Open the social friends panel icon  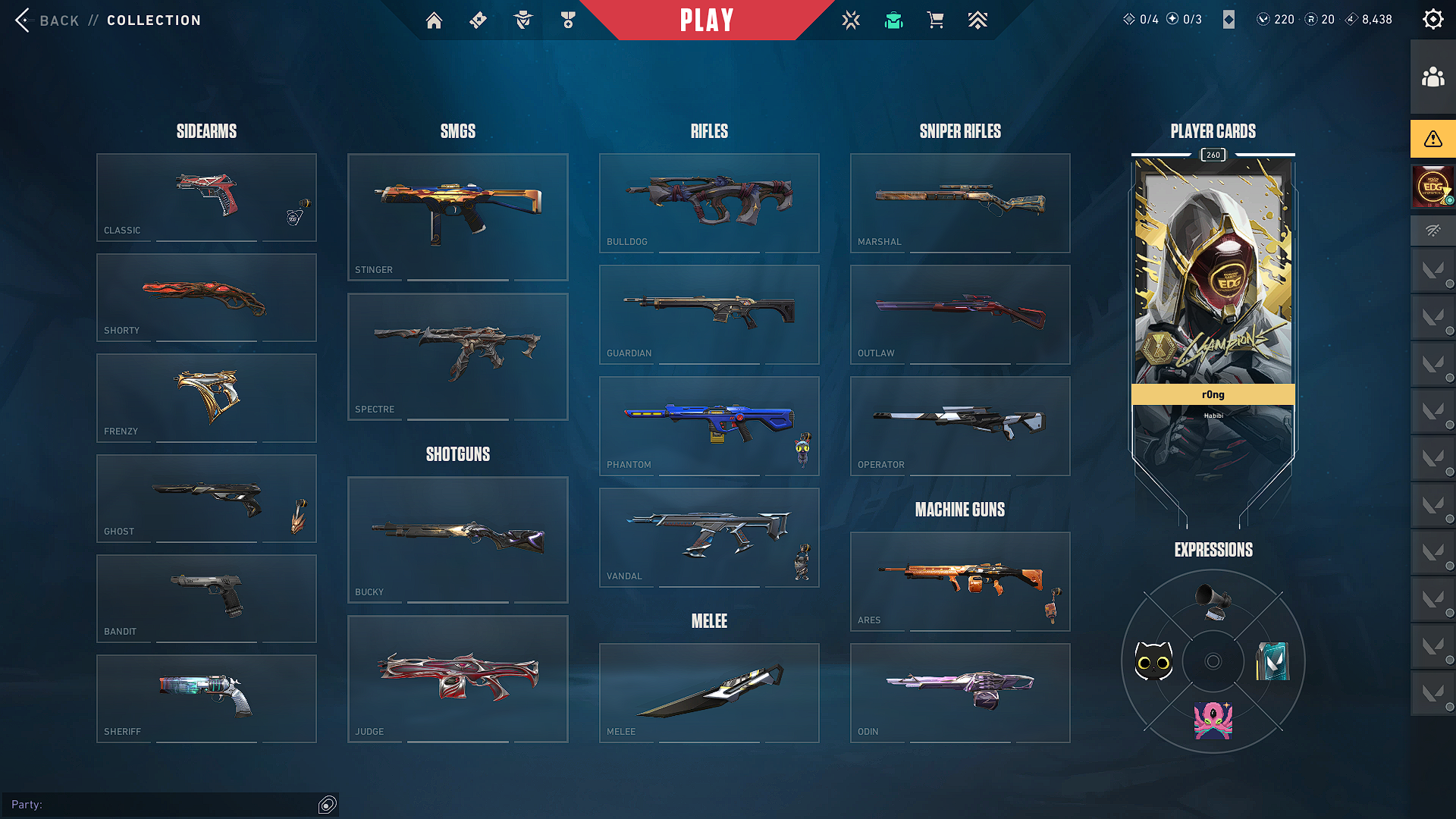[1432, 77]
